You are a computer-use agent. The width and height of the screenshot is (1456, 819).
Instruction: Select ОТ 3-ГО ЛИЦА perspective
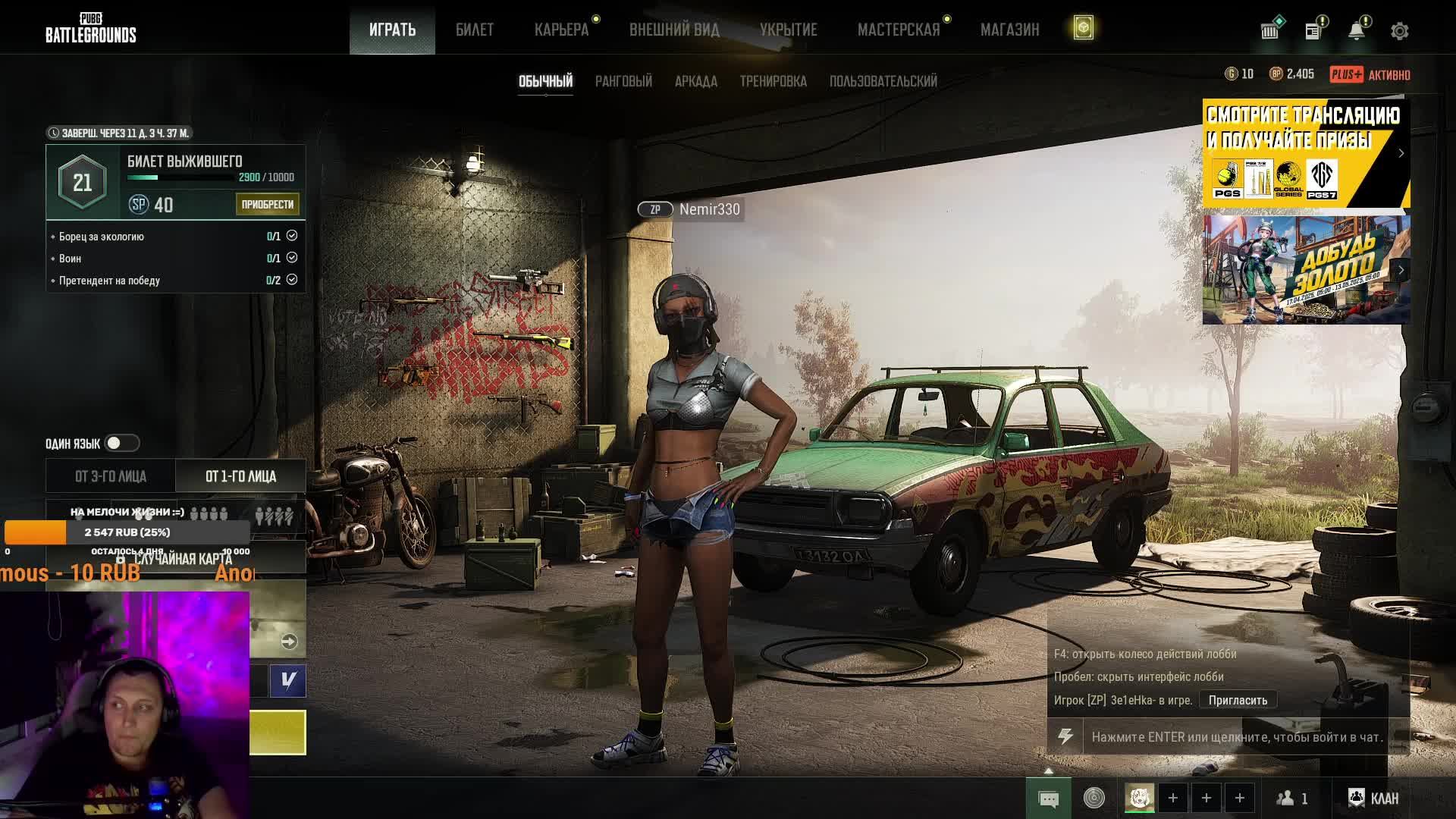pyautogui.click(x=111, y=476)
